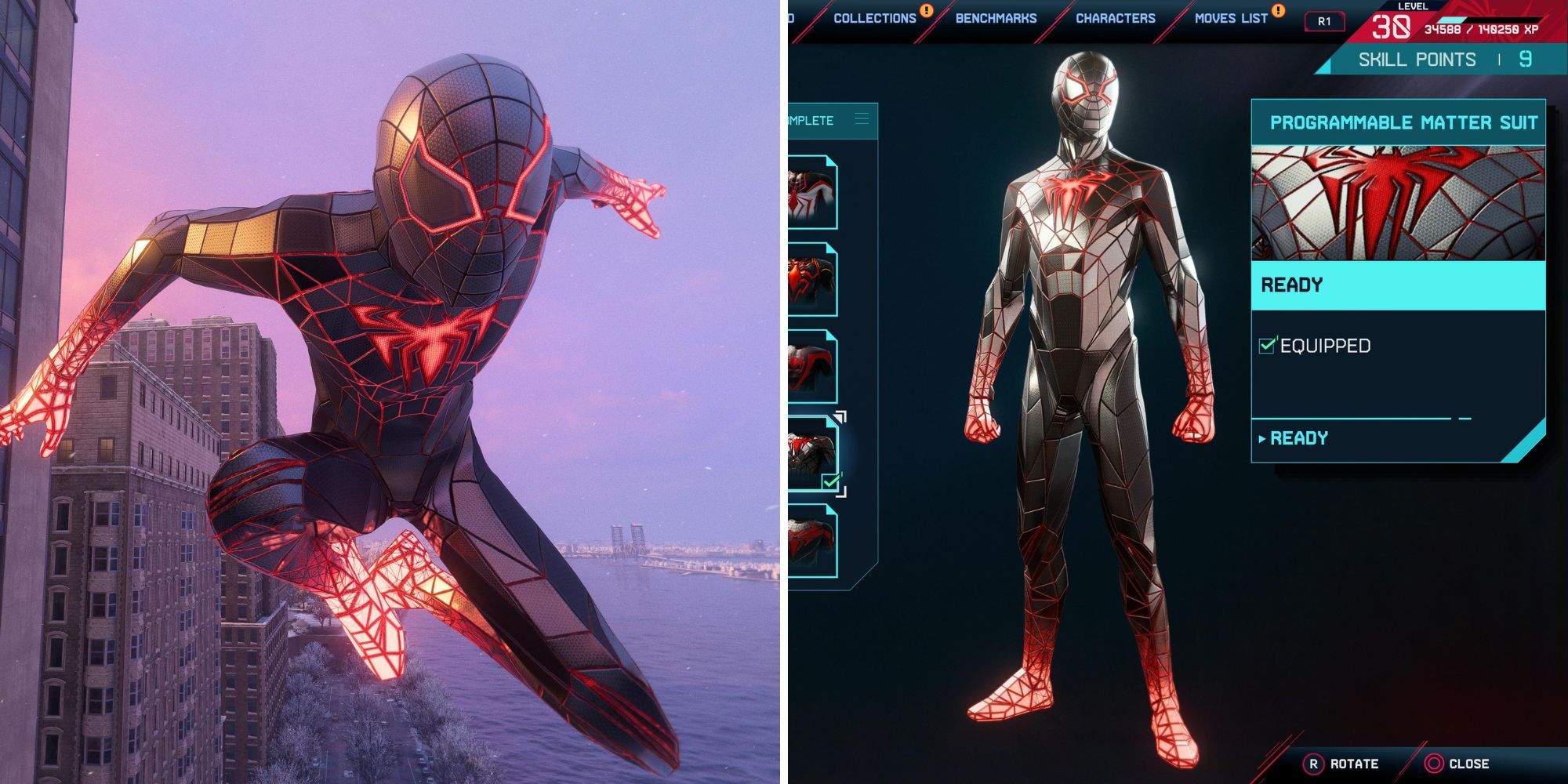Open the Moves List tab

[x=1231, y=18]
